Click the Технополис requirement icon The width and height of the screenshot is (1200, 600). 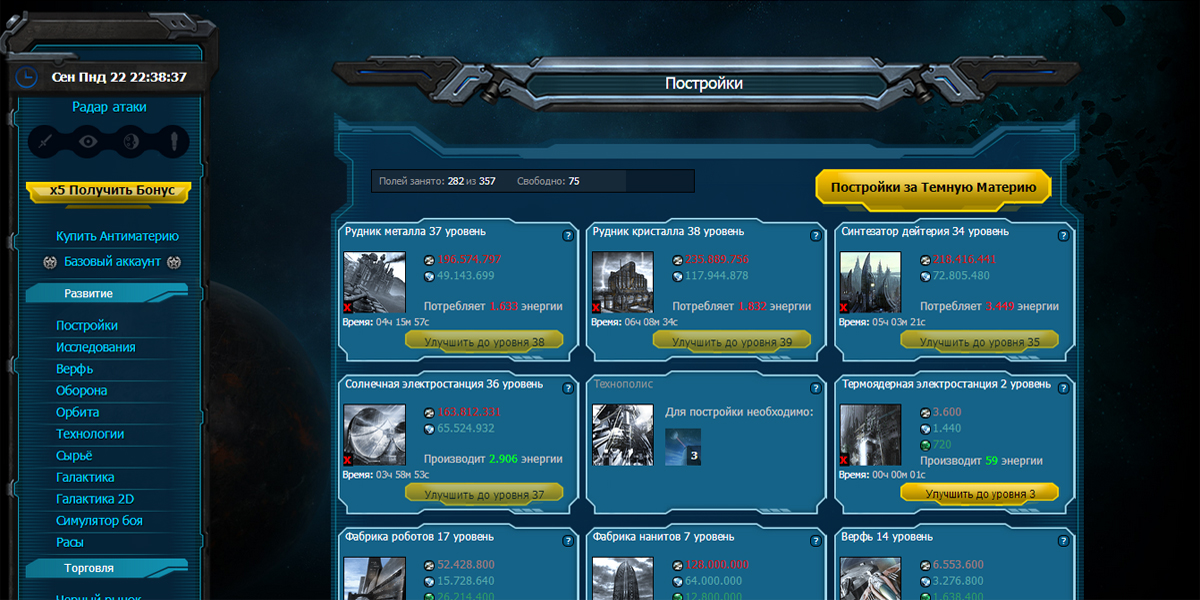(x=683, y=447)
